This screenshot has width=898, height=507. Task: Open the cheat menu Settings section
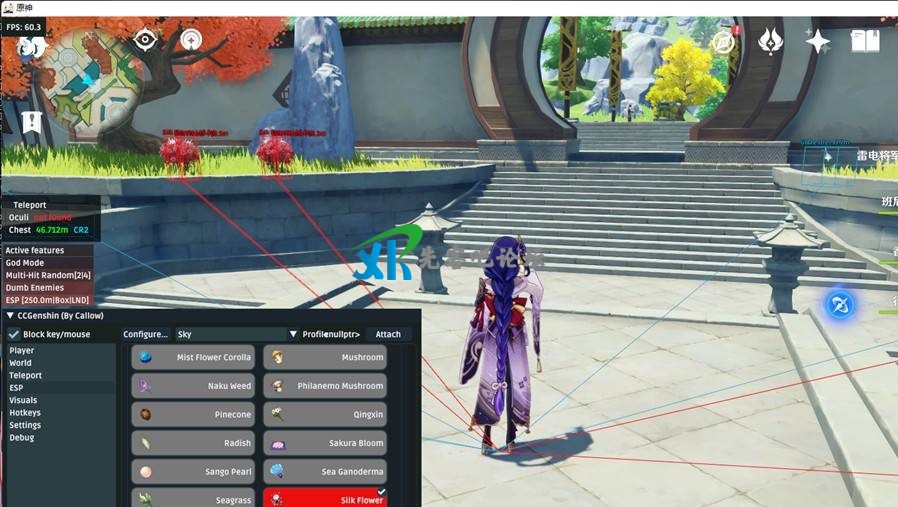(26, 425)
